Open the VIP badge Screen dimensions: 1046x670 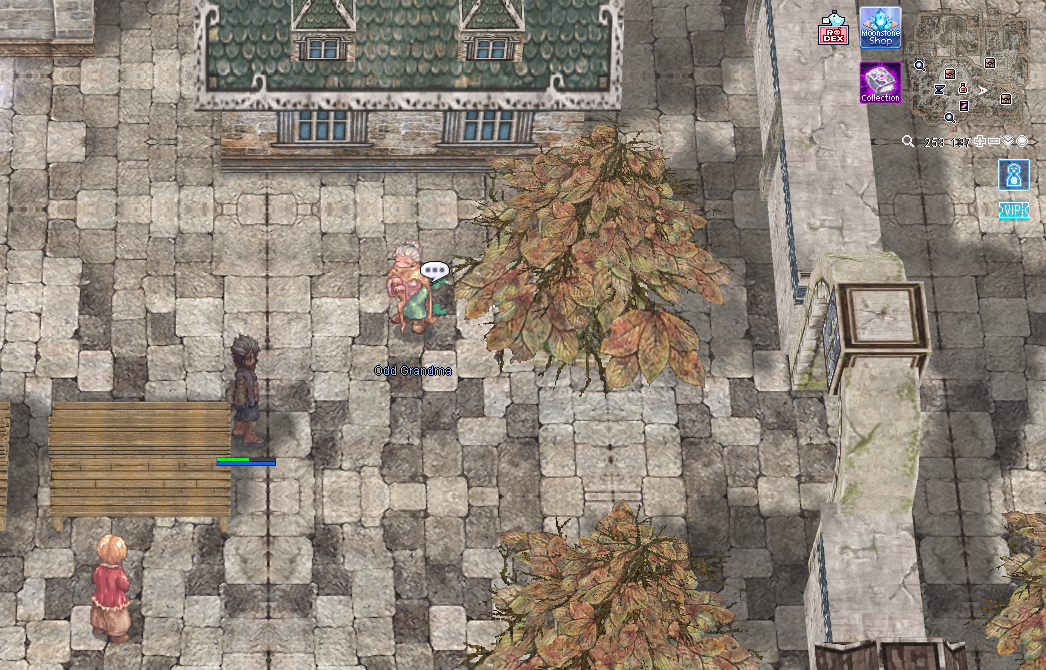pyautogui.click(x=1013, y=210)
